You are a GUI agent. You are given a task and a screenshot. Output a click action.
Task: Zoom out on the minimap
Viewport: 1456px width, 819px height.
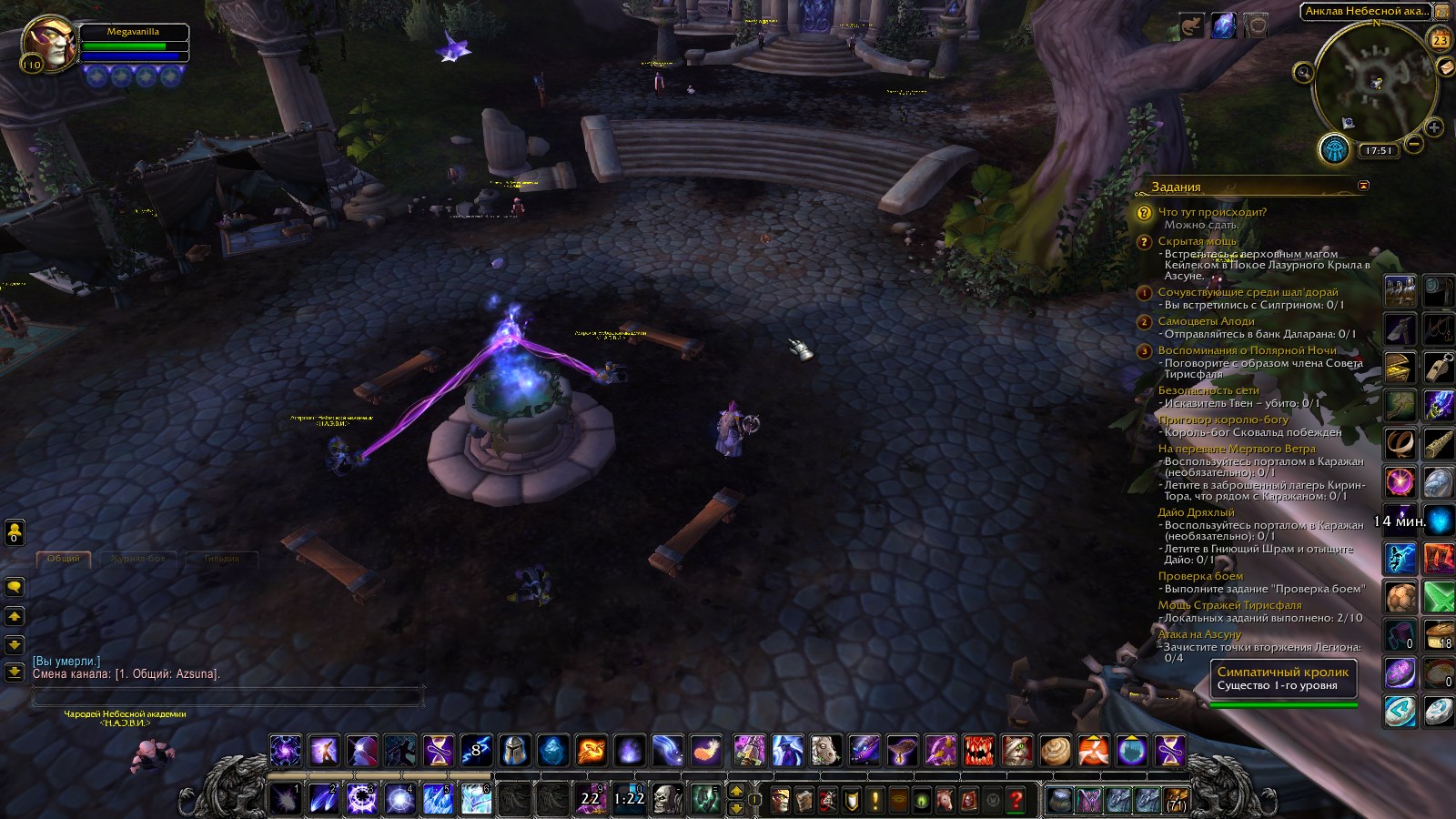pyautogui.click(x=1413, y=144)
